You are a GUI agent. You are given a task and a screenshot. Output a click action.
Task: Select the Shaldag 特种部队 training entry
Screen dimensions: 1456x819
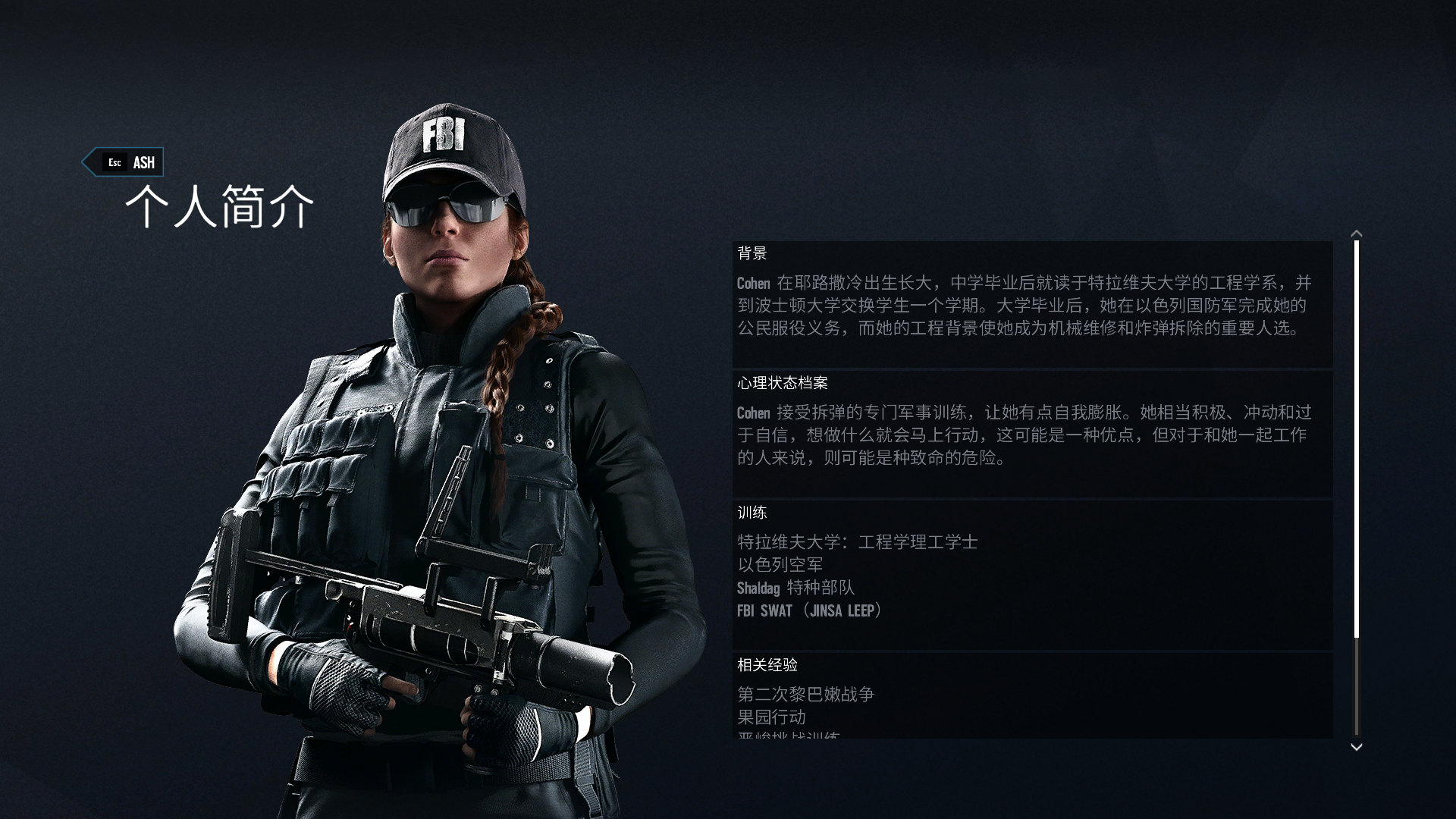point(795,588)
